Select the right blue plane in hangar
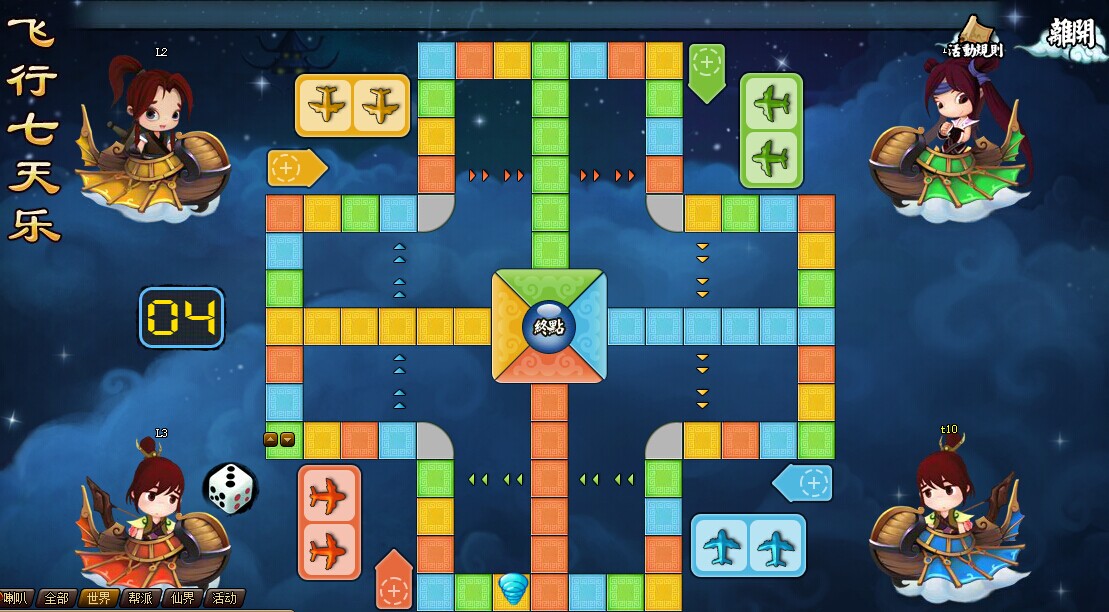The width and height of the screenshot is (1109, 612). click(x=776, y=546)
